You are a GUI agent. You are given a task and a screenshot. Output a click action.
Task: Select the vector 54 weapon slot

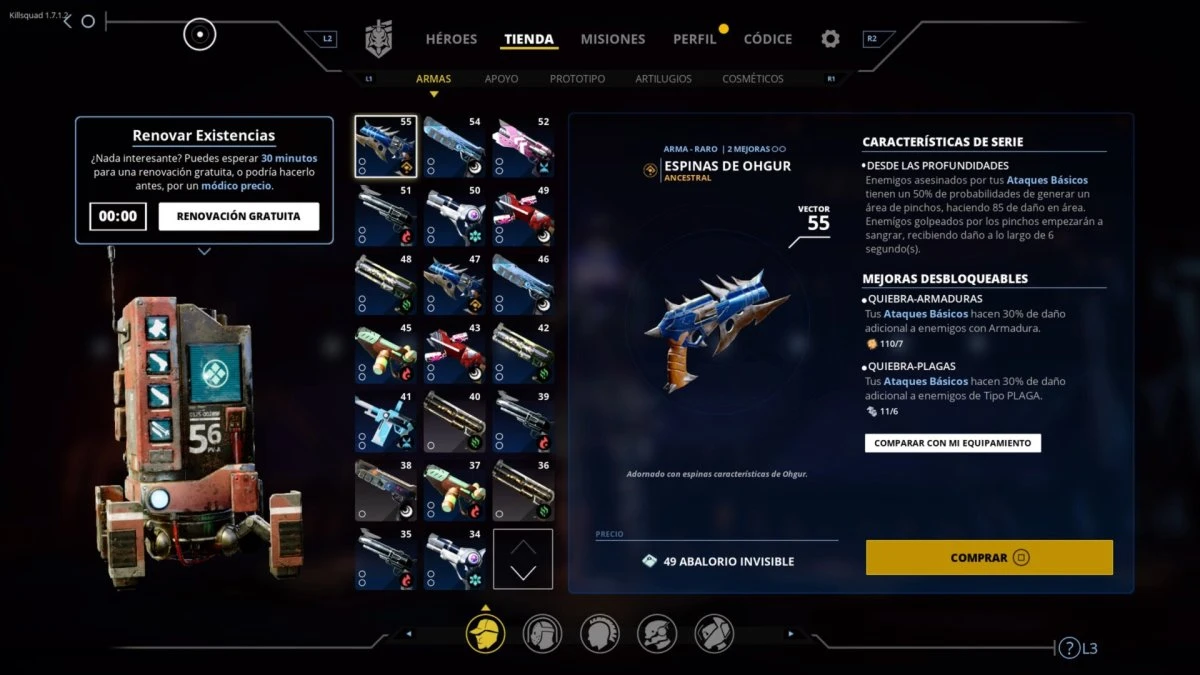[x=454, y=146]
